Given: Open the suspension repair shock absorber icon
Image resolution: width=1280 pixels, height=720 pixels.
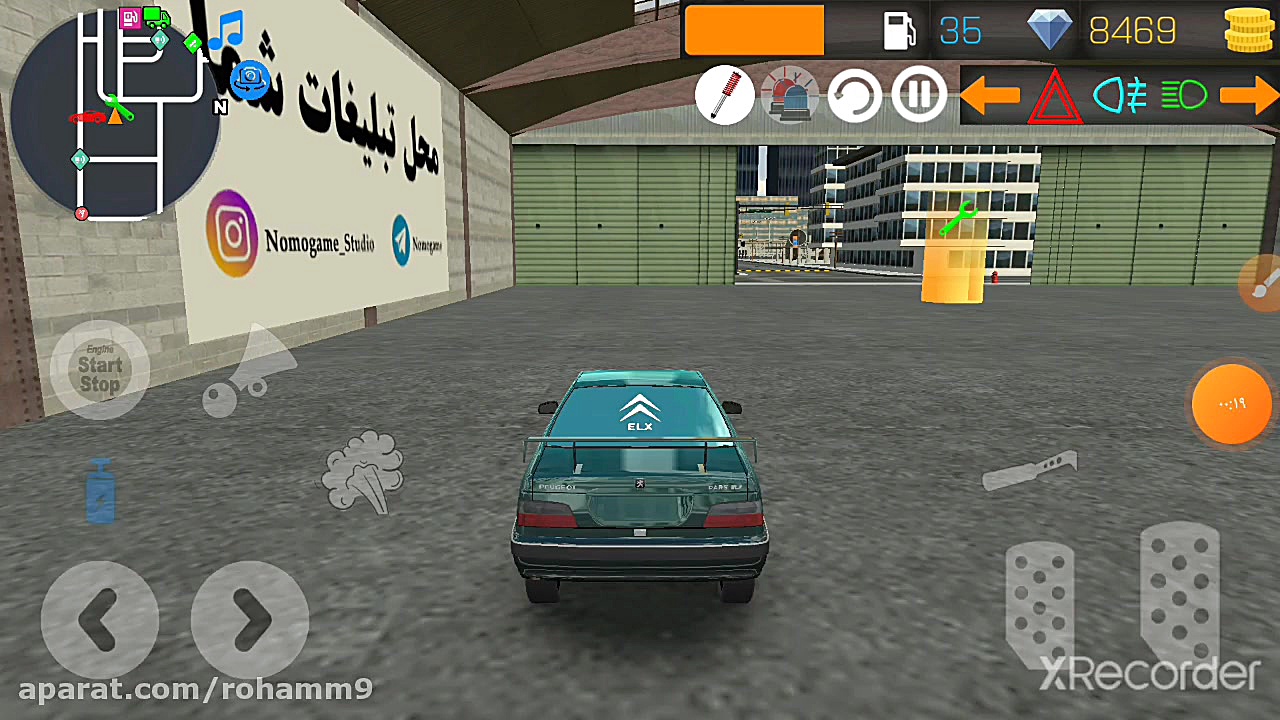Looking at the screenshot, I should pyautogui.click(x=724, y=94).
